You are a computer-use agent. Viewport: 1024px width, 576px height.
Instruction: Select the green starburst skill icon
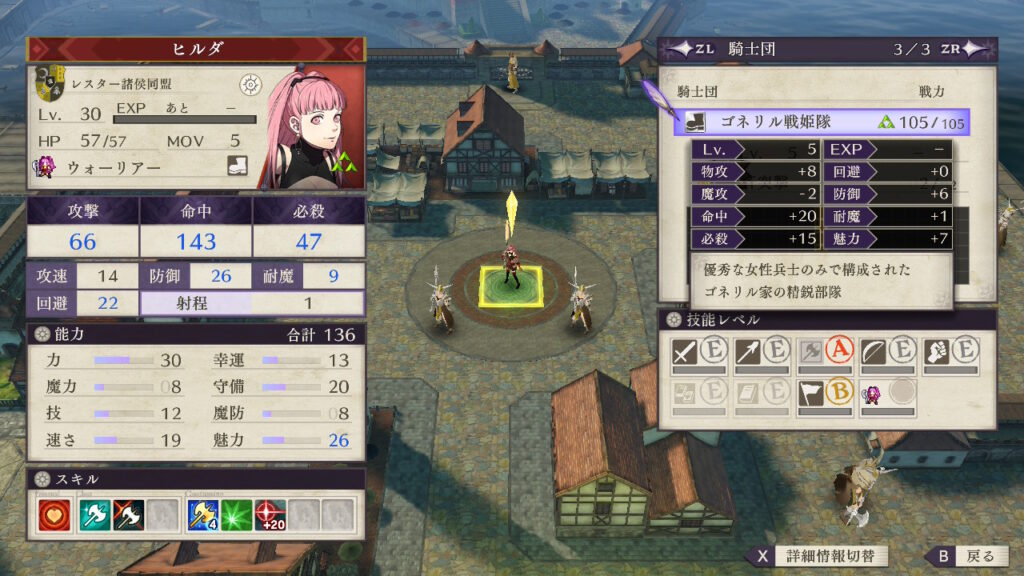(x=237, y=515)
